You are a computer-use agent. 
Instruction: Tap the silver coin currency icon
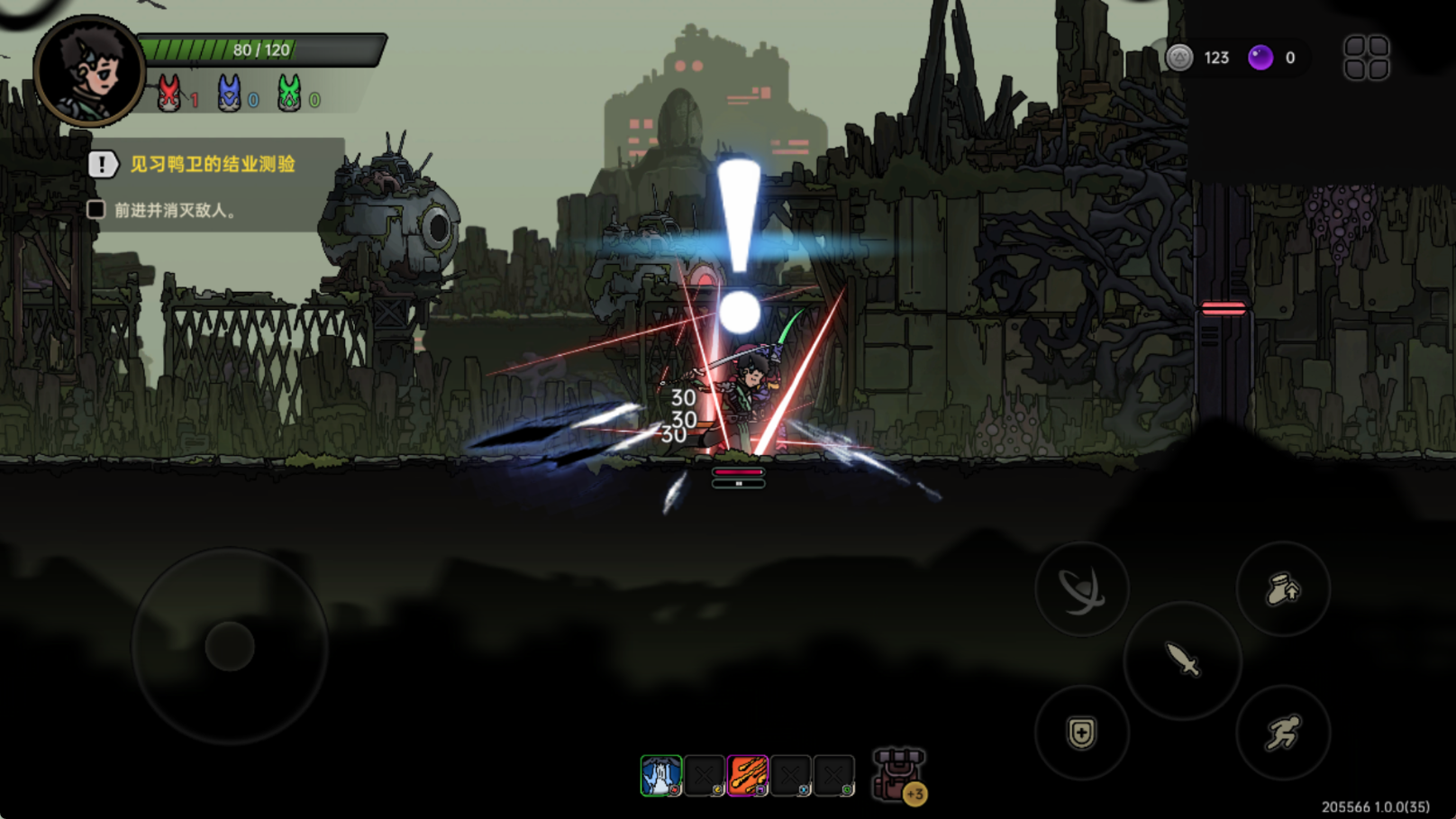[1179, 58]
